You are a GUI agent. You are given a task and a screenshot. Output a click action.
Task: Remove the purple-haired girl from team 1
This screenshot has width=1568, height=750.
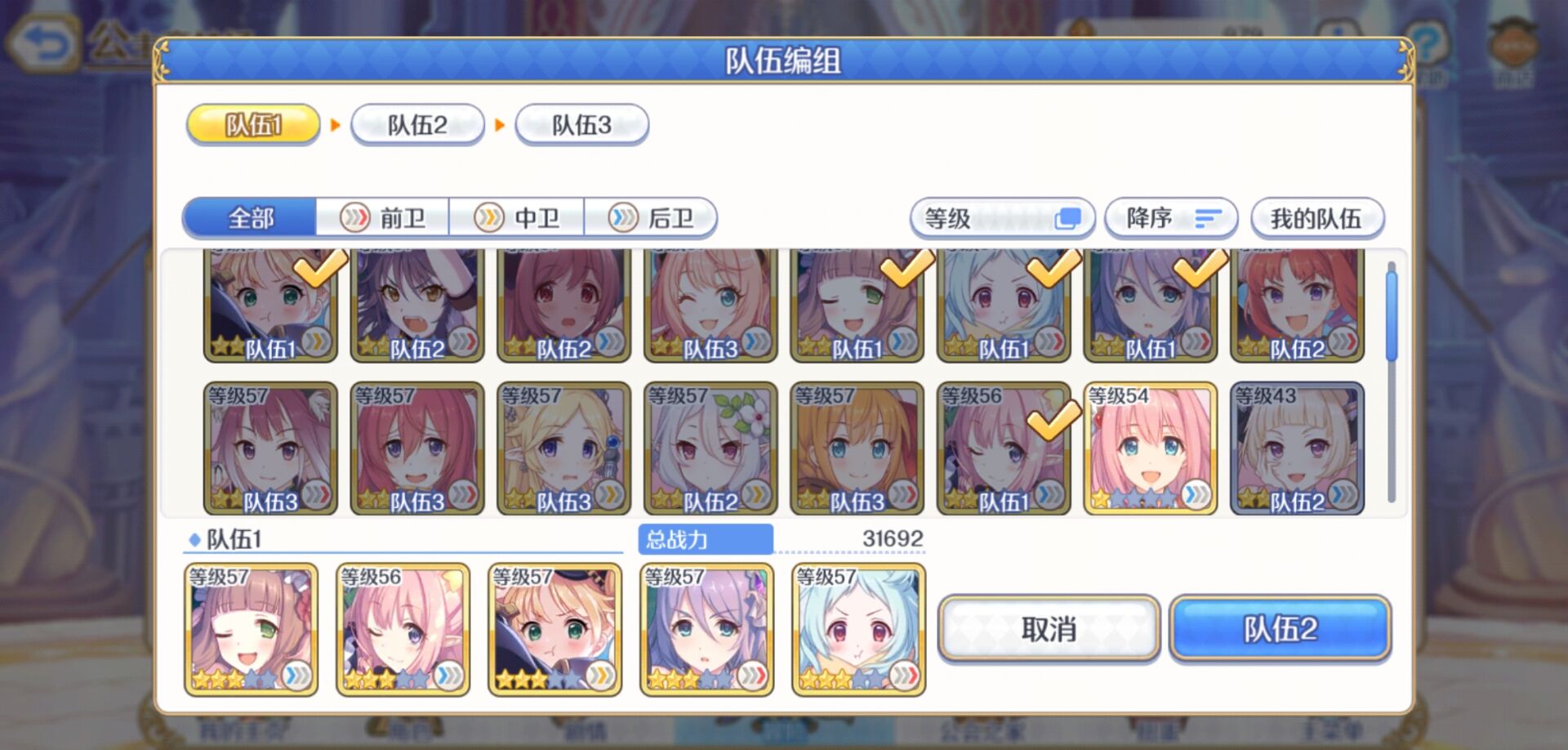(x=706, y=629)
